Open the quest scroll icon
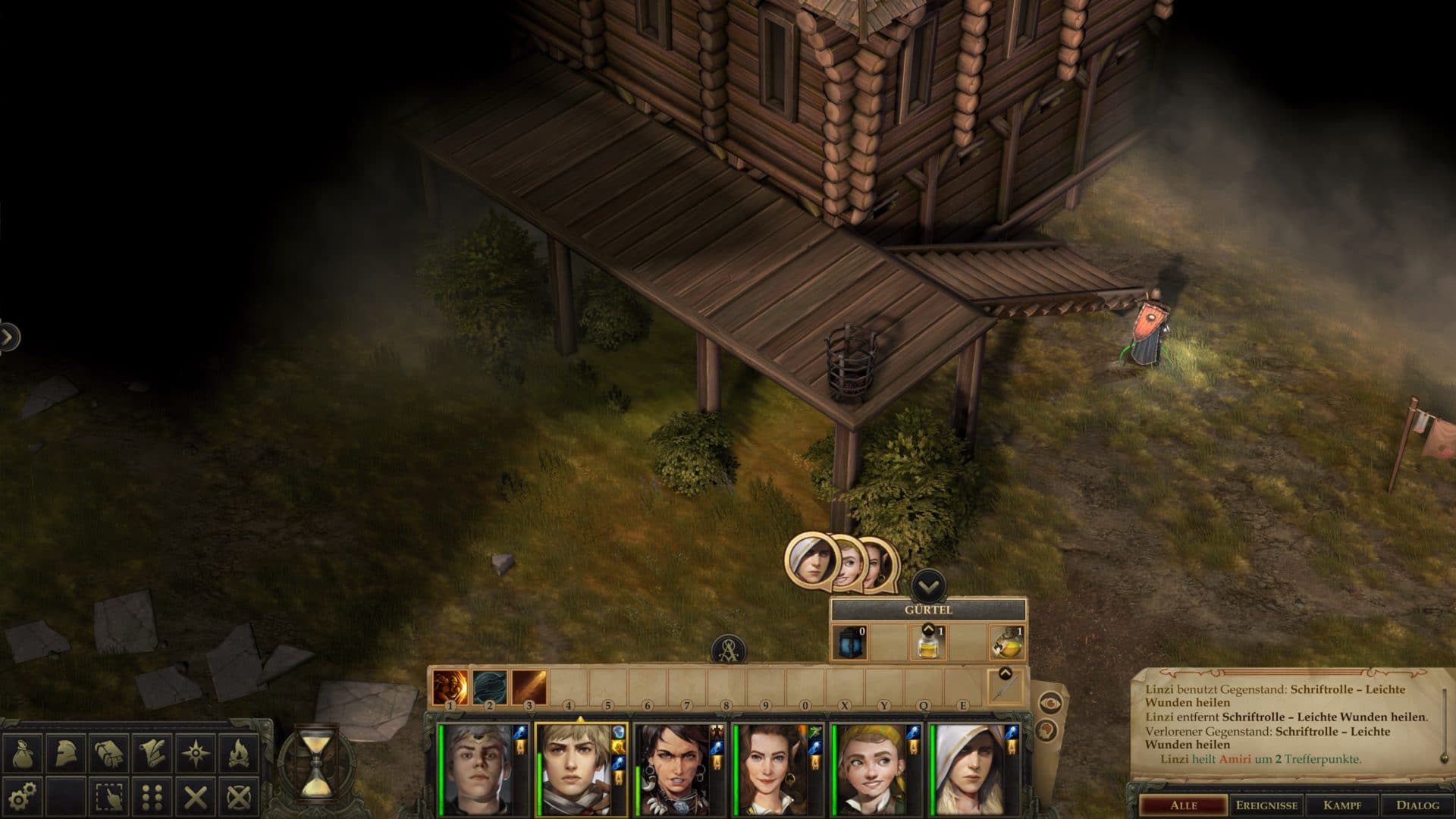This screenshot has height=819, width=1456. pos(152,753)
